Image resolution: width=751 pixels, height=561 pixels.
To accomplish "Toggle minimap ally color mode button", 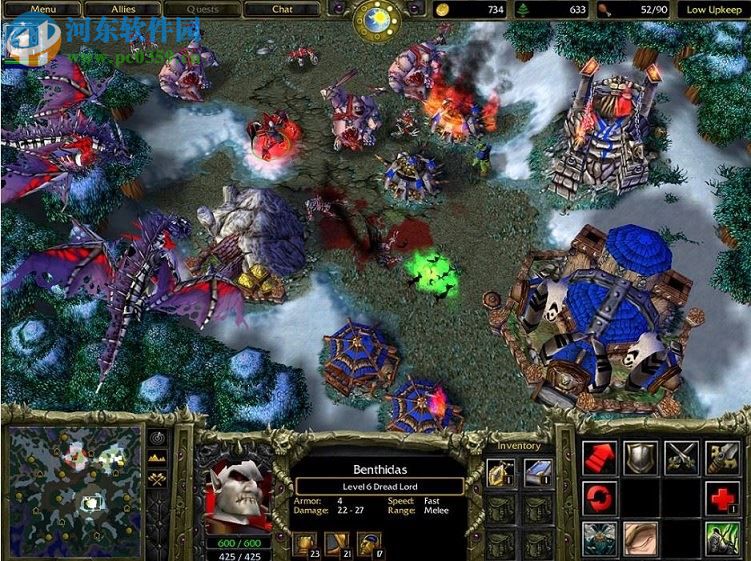I will (x=157, y=480).
